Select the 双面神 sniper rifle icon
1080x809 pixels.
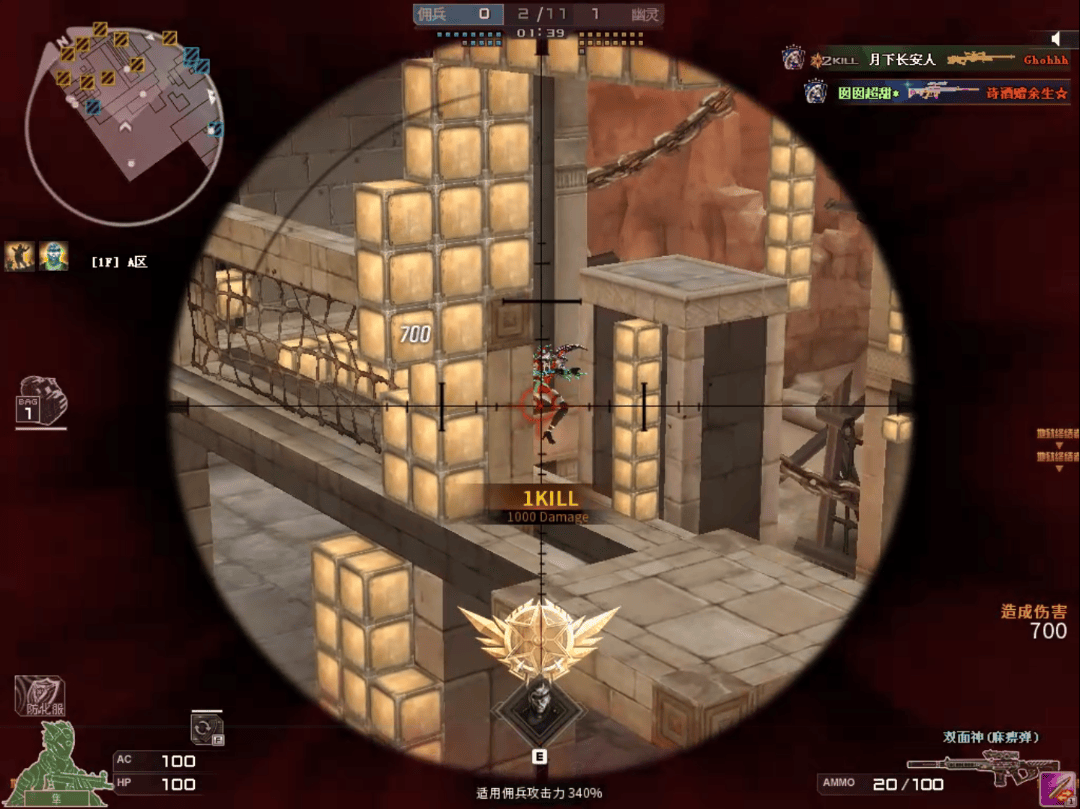[x=983, y=769]
